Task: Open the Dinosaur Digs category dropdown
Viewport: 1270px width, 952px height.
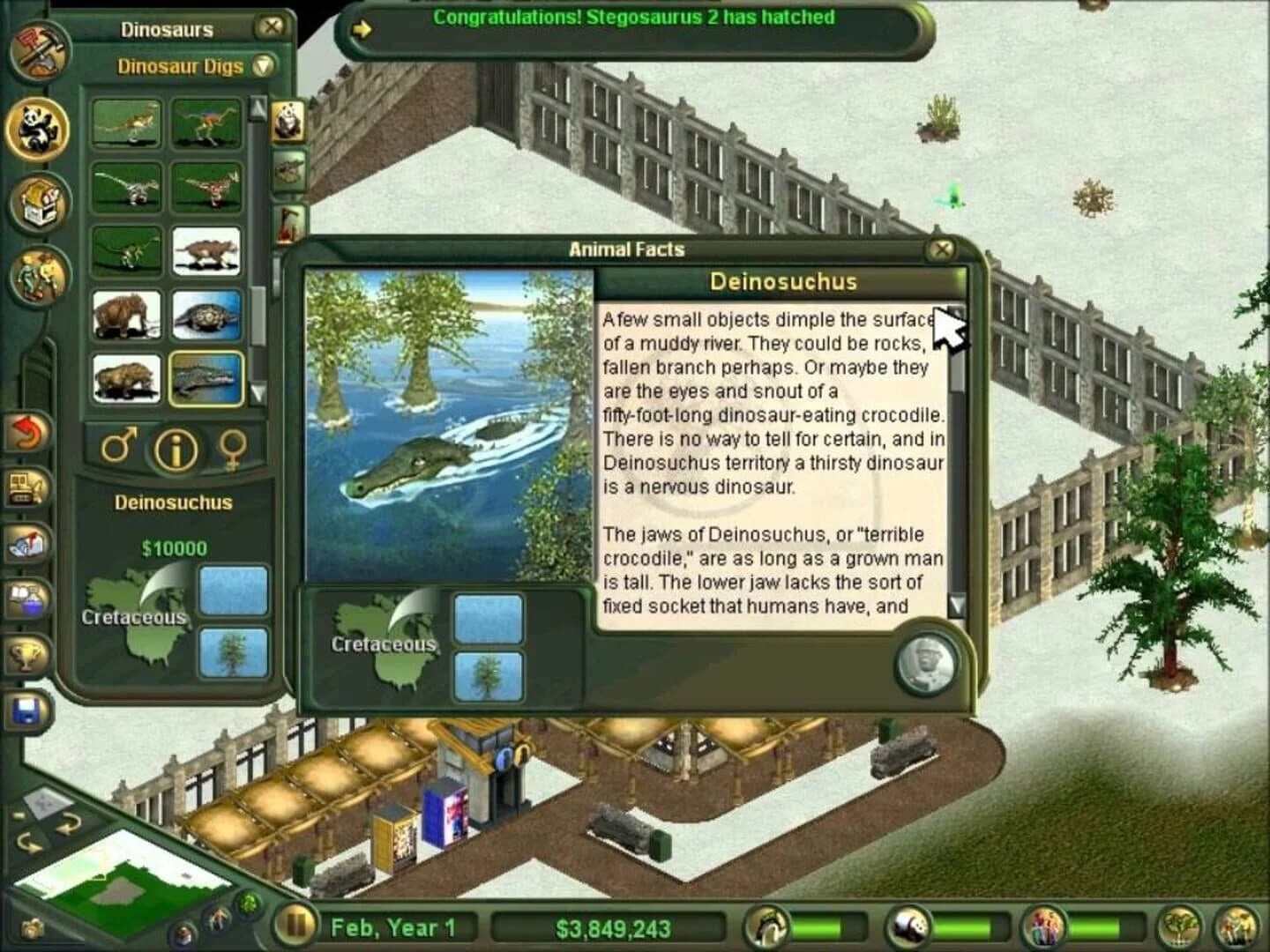Action: click(265, 66)
